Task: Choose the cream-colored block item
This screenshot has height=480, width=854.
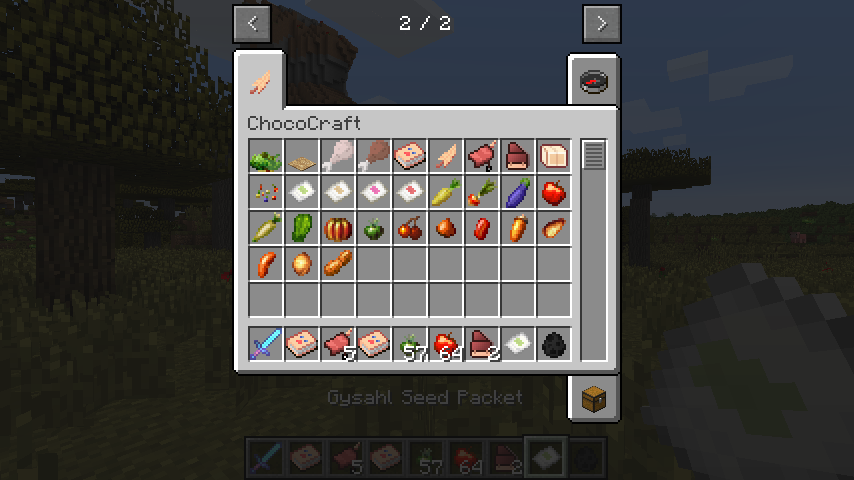Action: pyautogui.click(x=553, y=157)
